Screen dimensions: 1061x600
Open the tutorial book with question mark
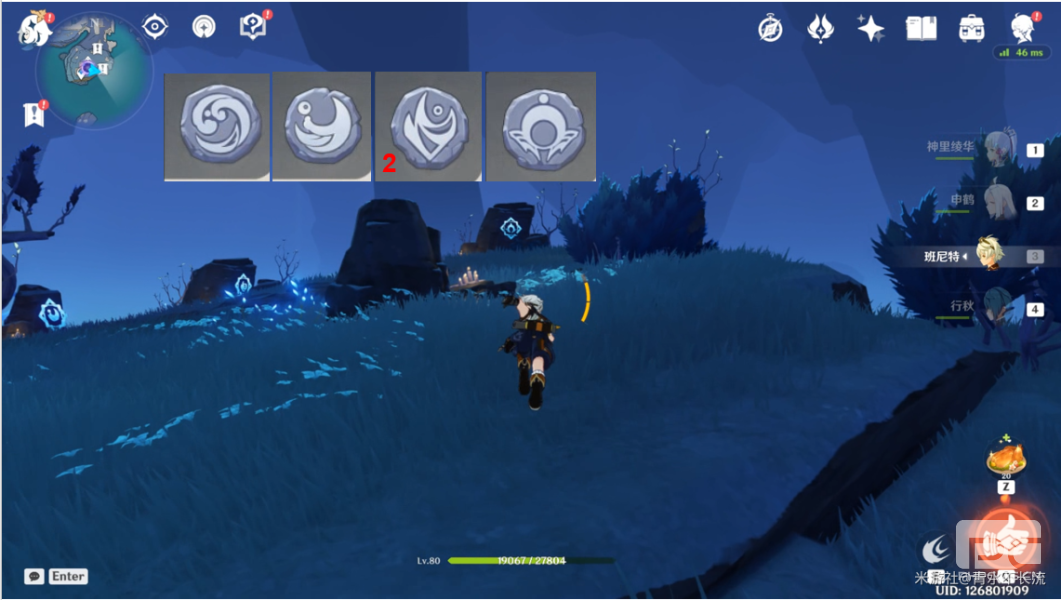tap(252, 26)
